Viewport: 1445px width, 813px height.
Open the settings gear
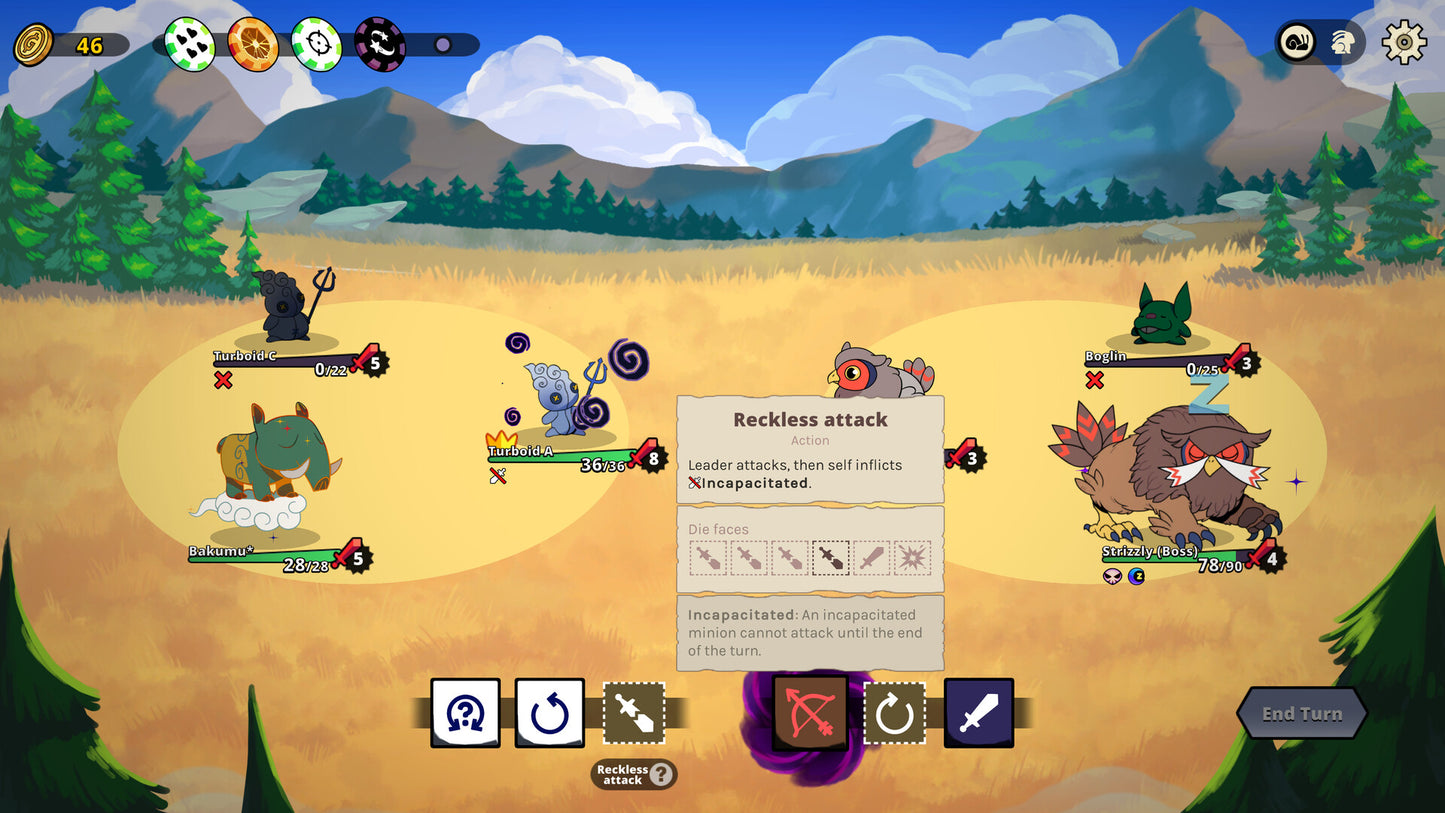(x=1404, y=43)
